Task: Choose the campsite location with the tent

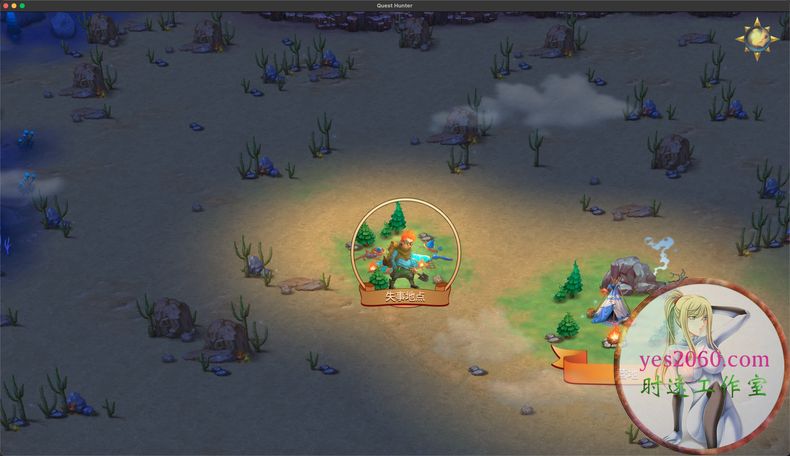Action: coord(615,300)
